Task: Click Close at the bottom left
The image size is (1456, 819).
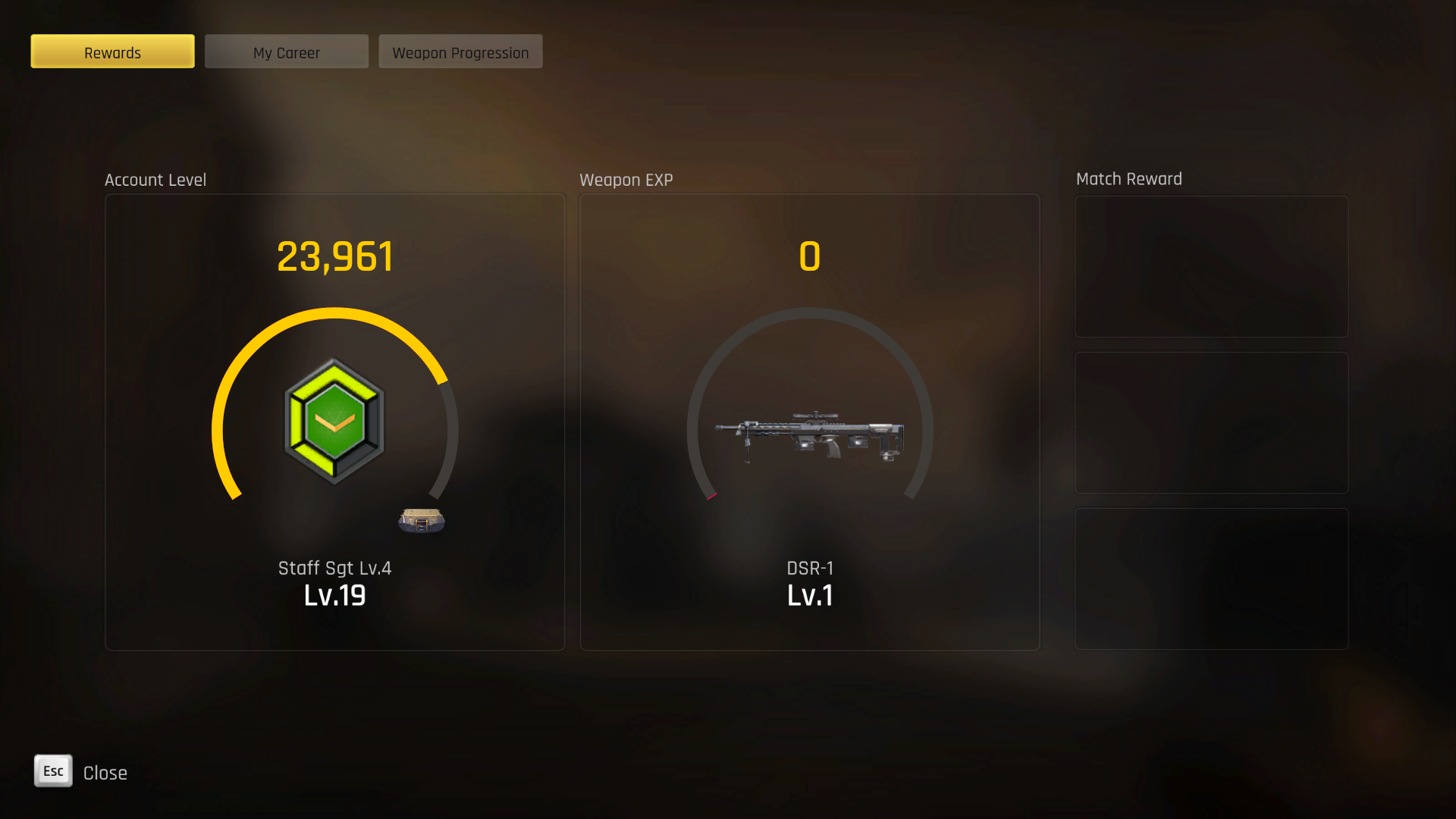Action: tap(105, 772)
